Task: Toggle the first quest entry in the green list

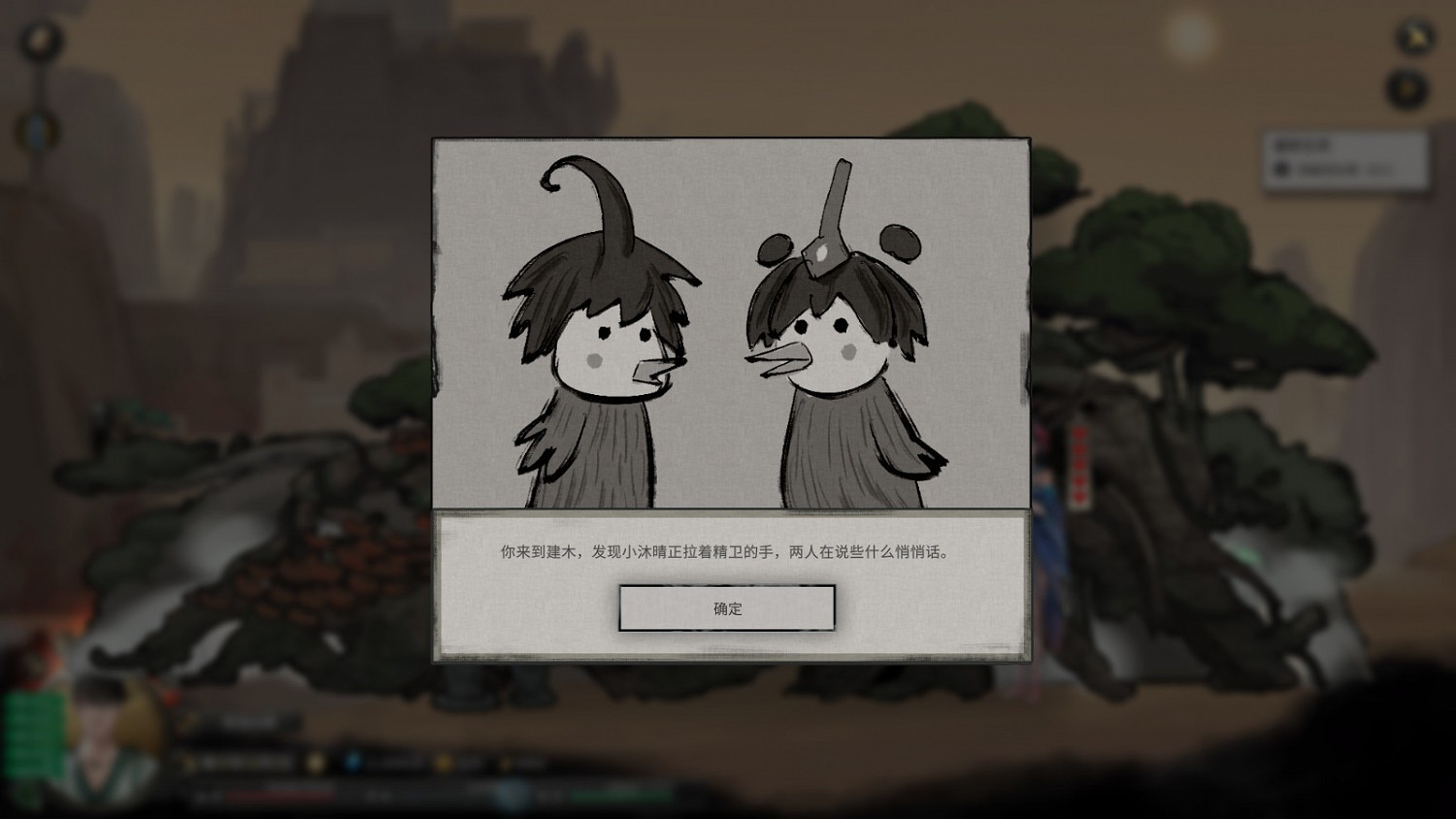Action: (31, 702)
